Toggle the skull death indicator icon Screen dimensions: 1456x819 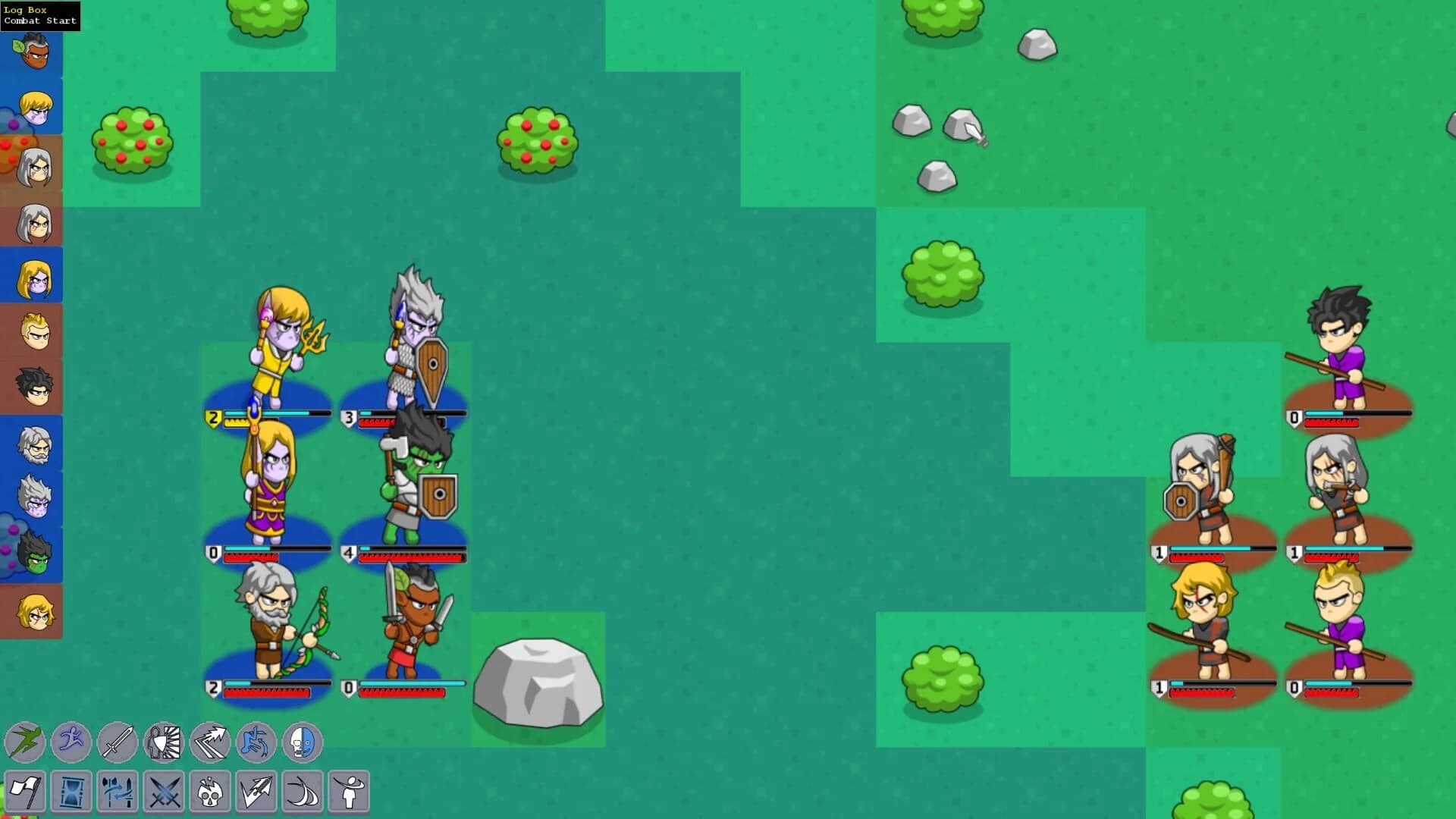tap(210, 791)
